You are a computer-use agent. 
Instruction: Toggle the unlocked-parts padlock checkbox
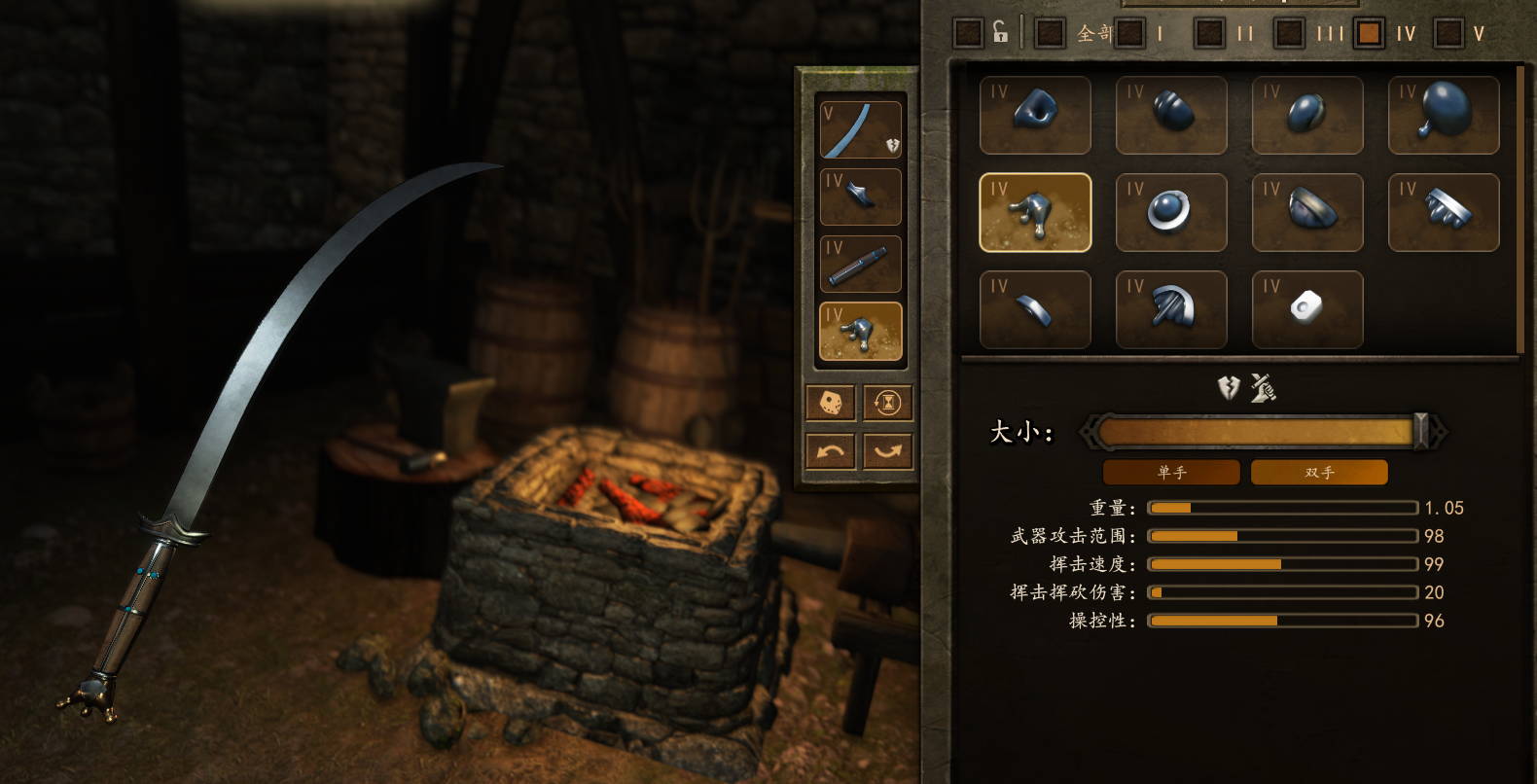969,33
